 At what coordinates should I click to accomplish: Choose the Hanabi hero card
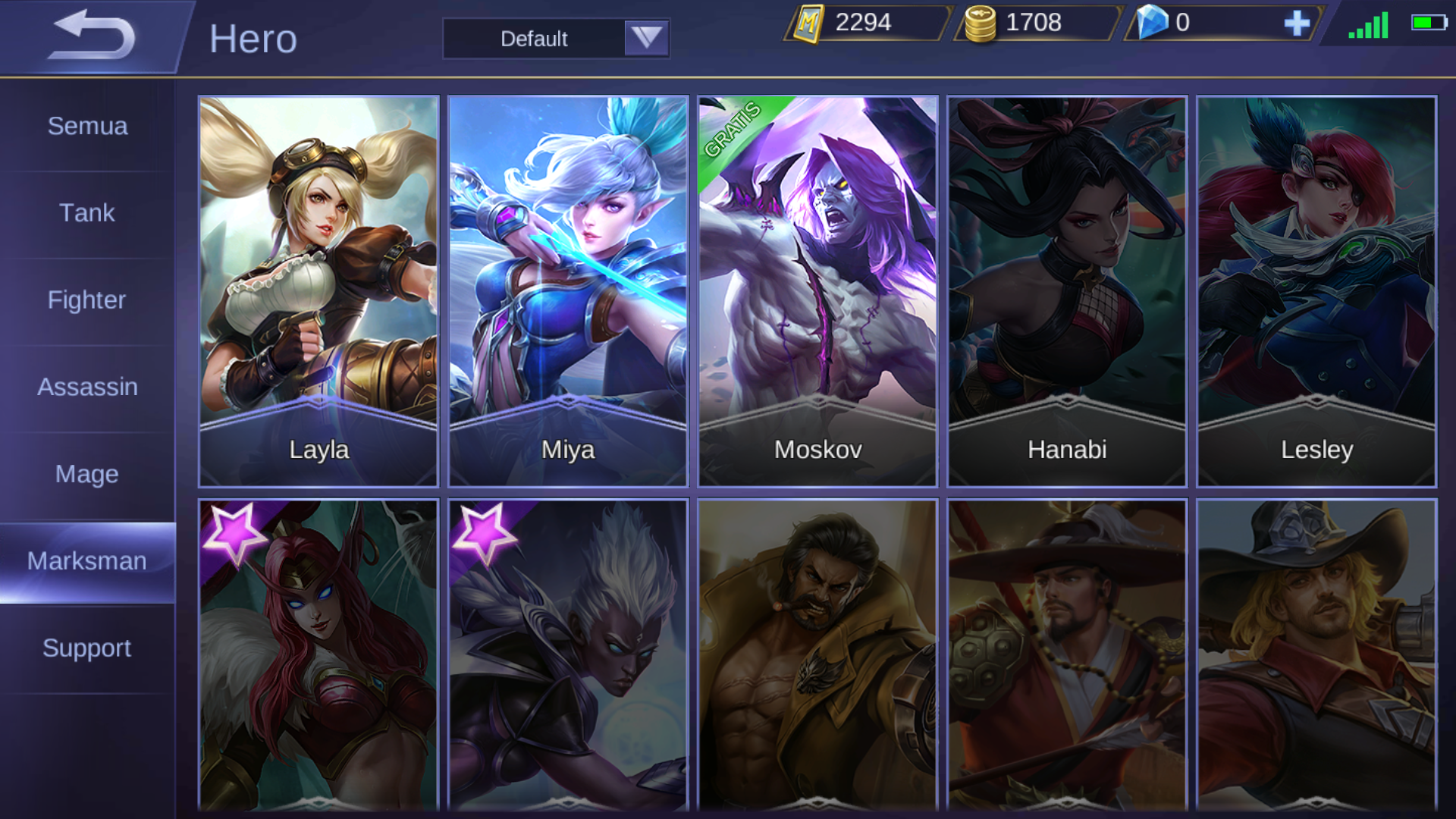point(1067,291)
